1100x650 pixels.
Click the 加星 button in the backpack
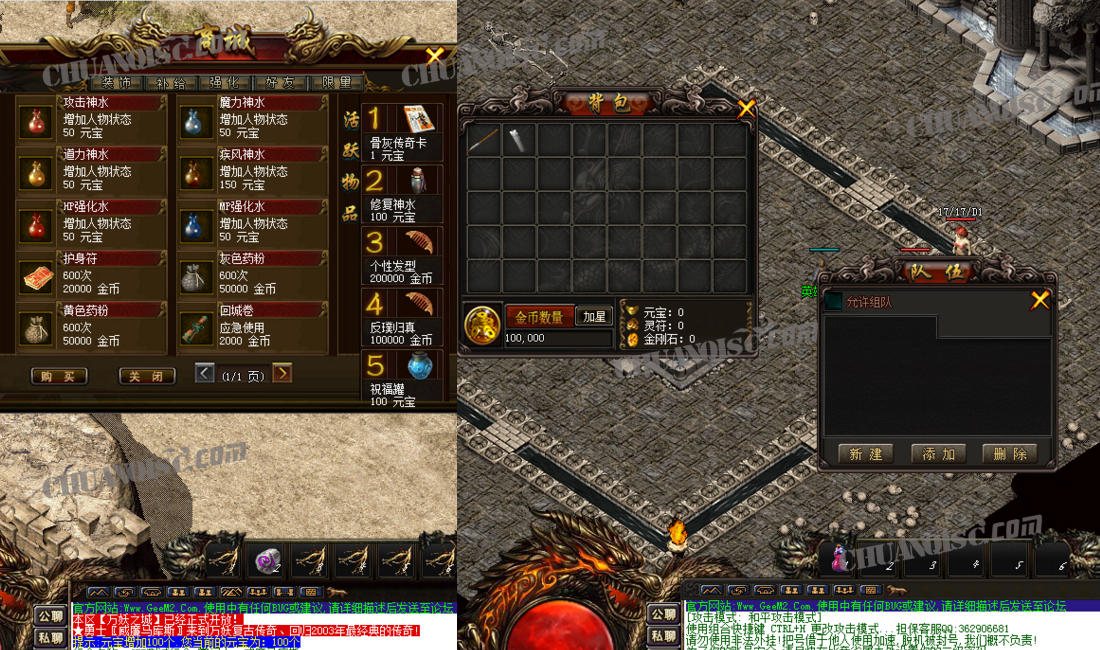(595, 317)
